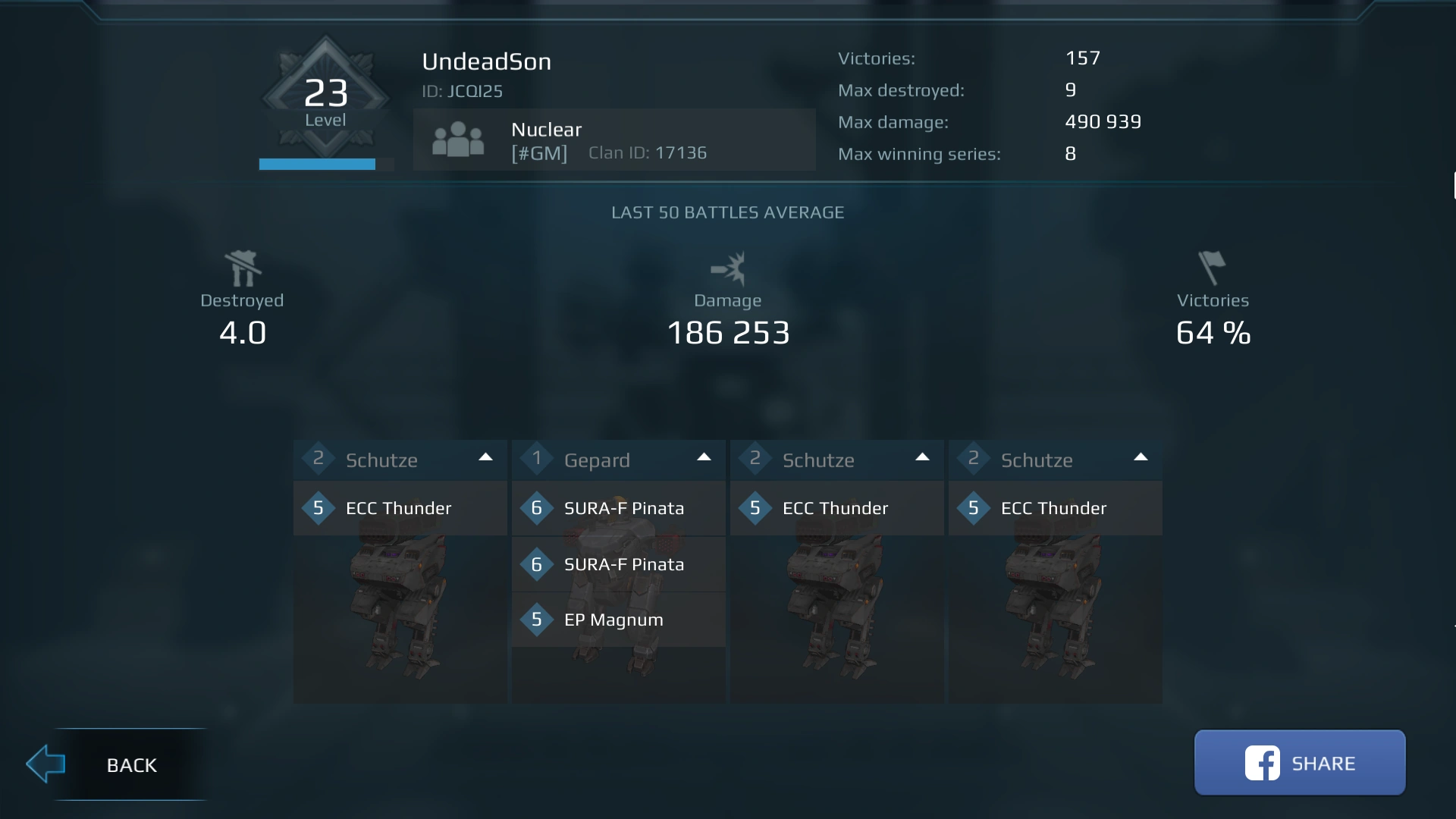Screen dimensions: 1456x819
Task: Click the ECC Thunder level 5 badge on first Schutze
Action: pos(318,509)
